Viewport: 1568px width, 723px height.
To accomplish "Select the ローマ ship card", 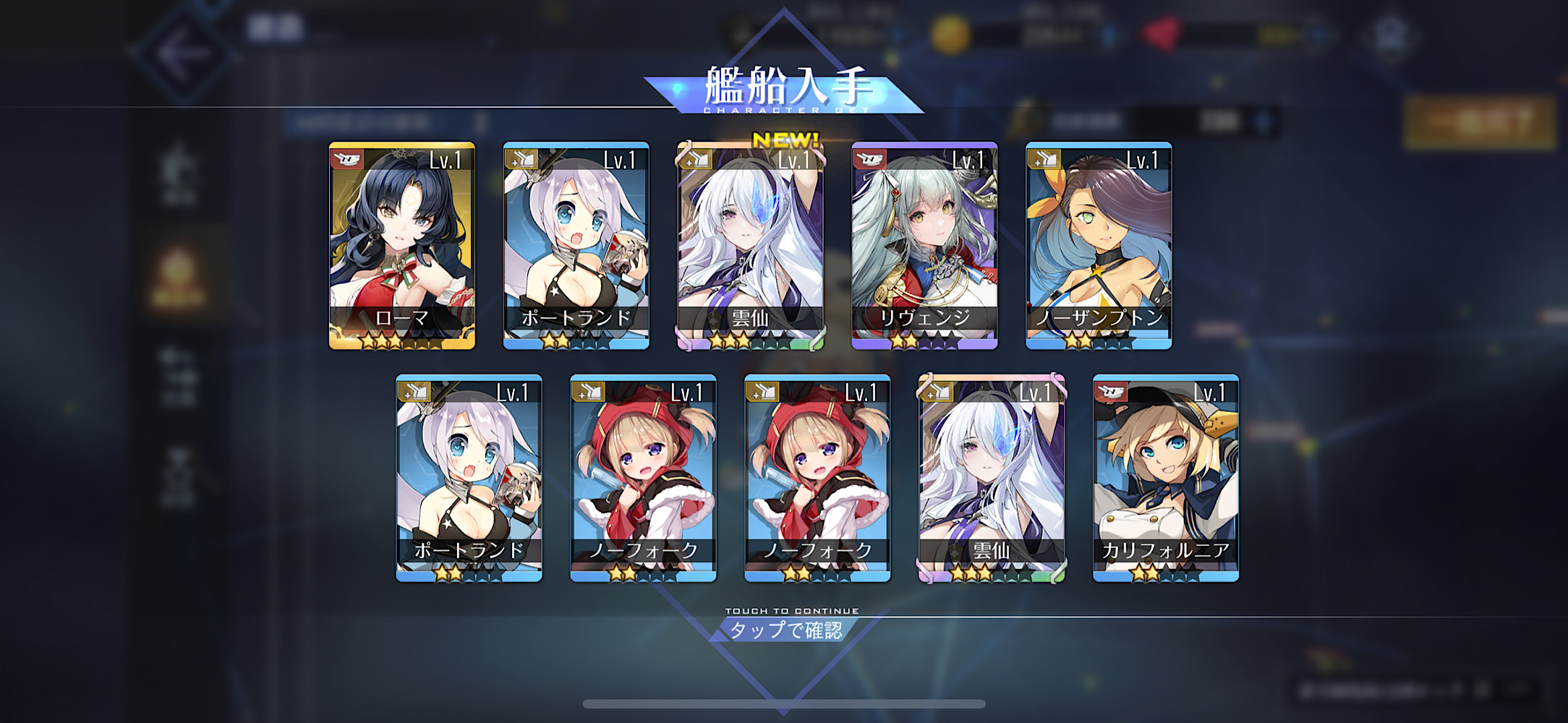I will click(x=402, y=246).
